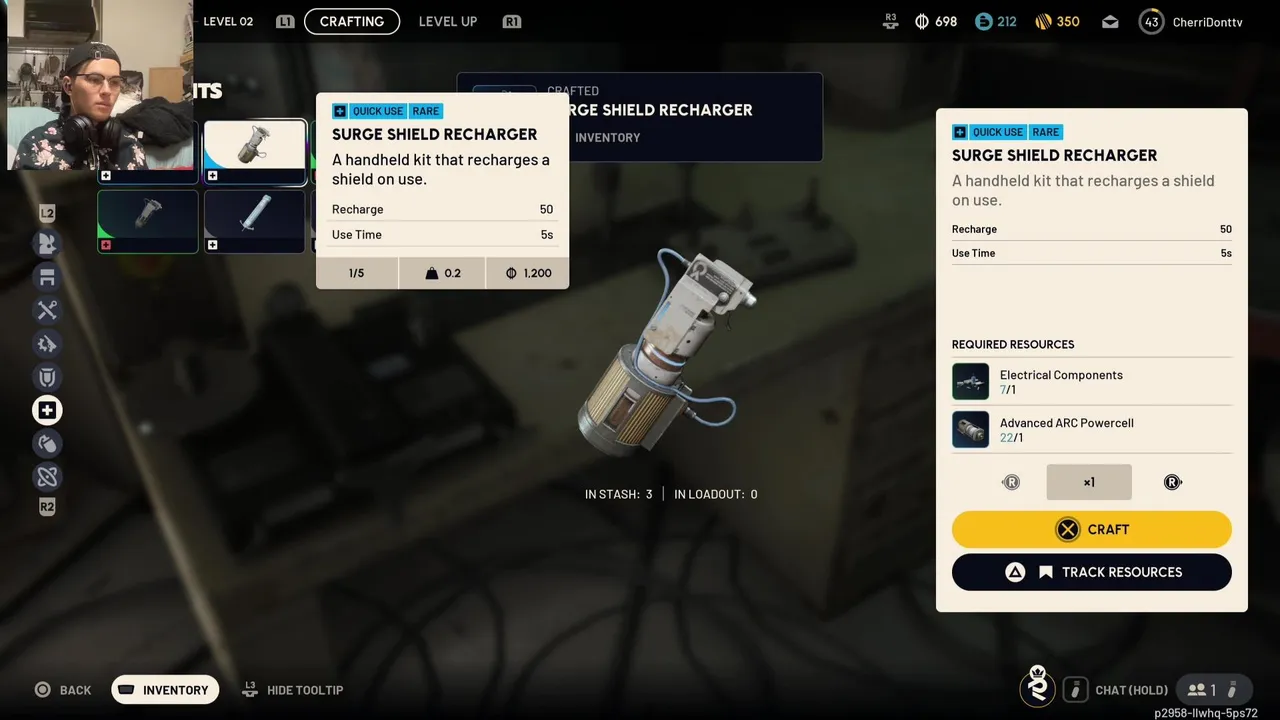Image resolution: width=1280 pixels, height=720 pixels.
Task: Open the workbench crafting category
Action: click(x=47, y=277)
